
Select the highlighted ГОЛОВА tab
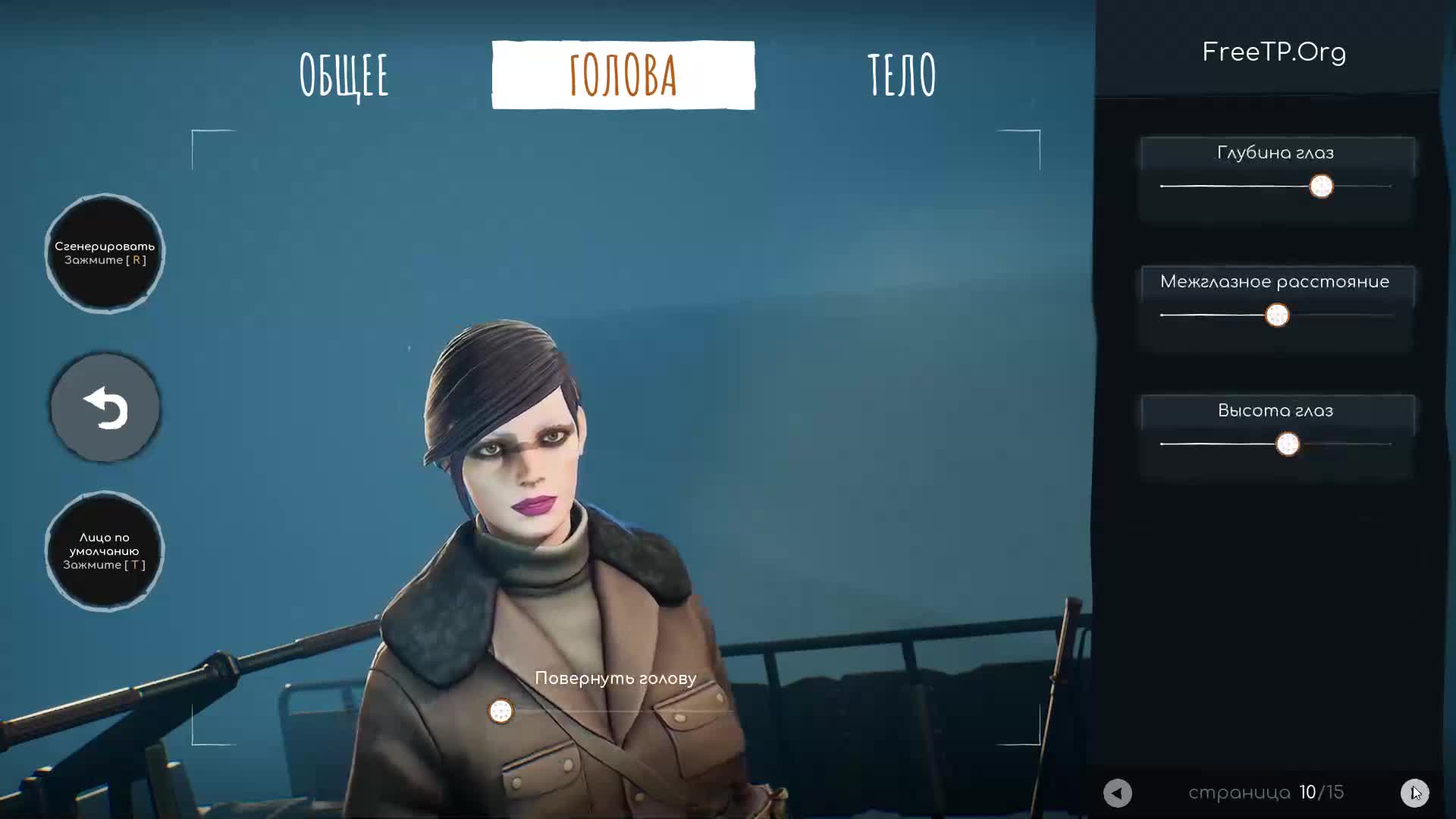point(623,75)
